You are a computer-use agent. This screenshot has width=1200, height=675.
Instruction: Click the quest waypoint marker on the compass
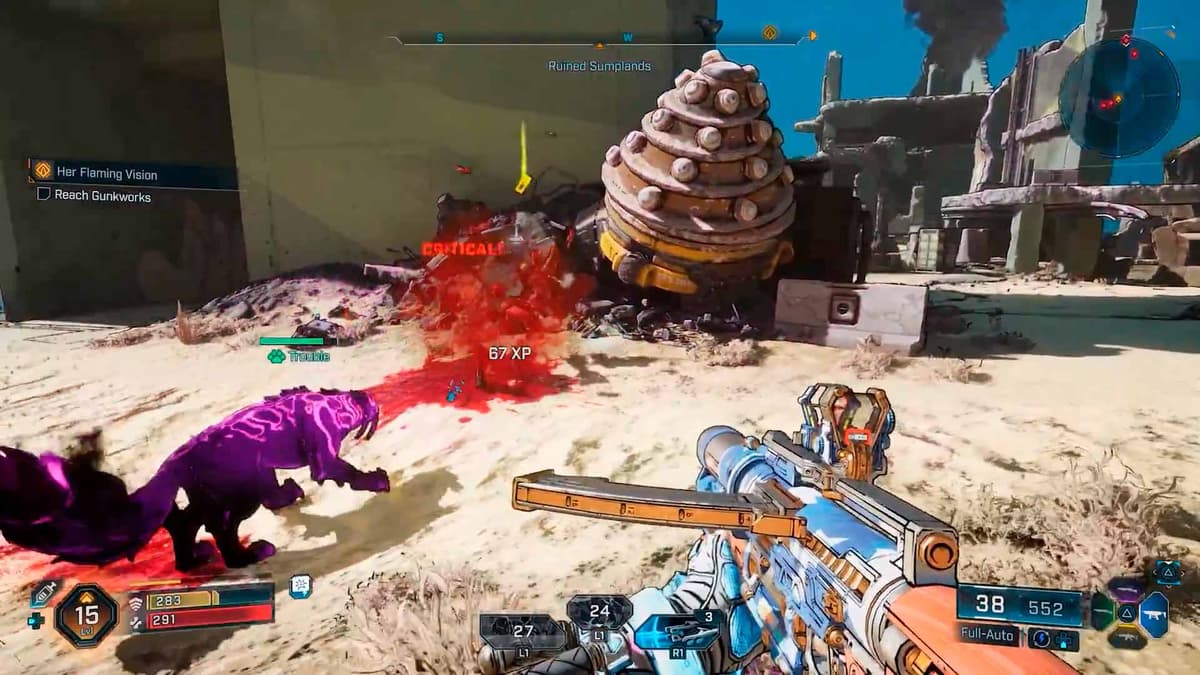coord(769,33)
